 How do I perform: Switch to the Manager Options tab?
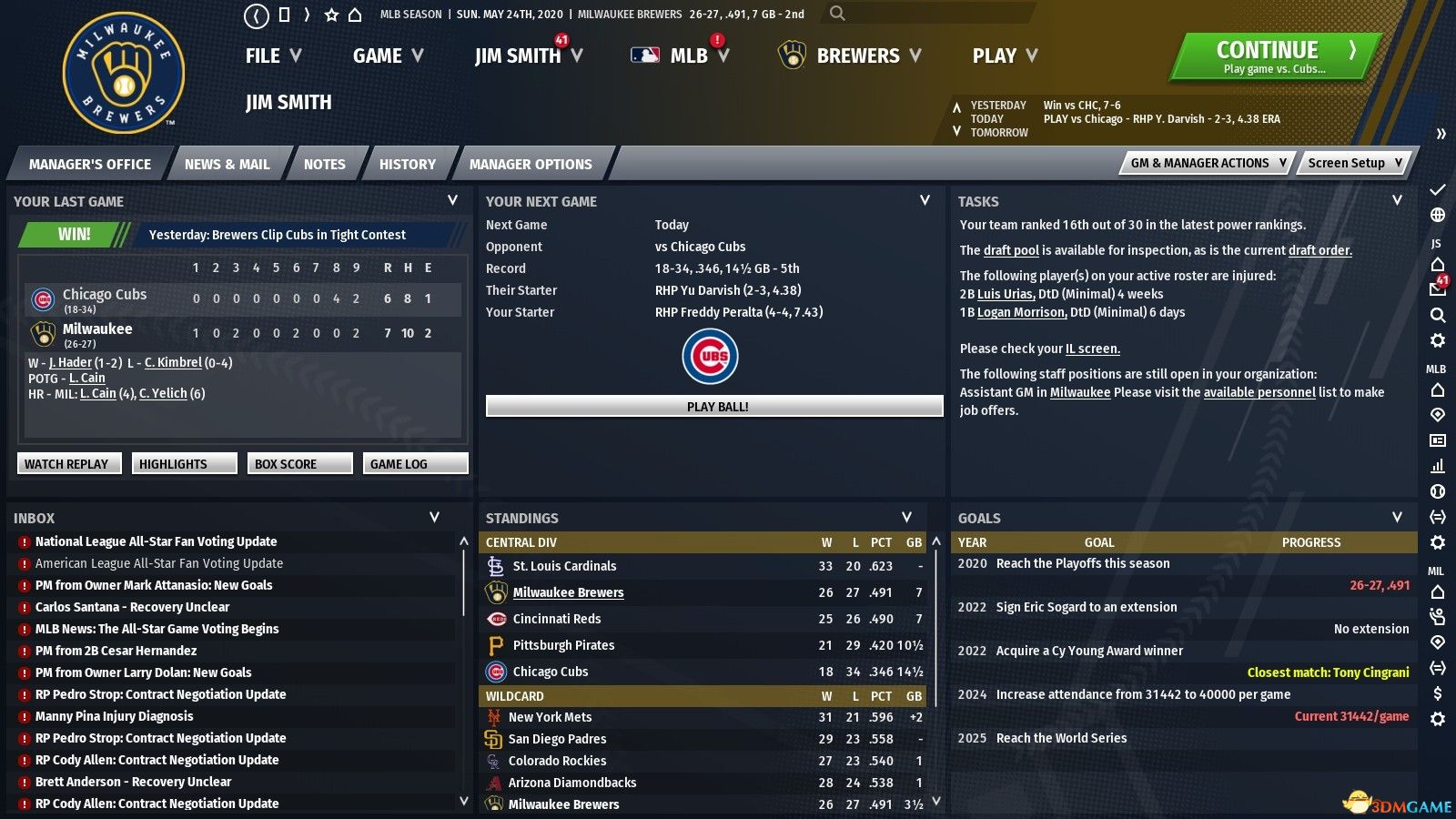click(531, 165)
